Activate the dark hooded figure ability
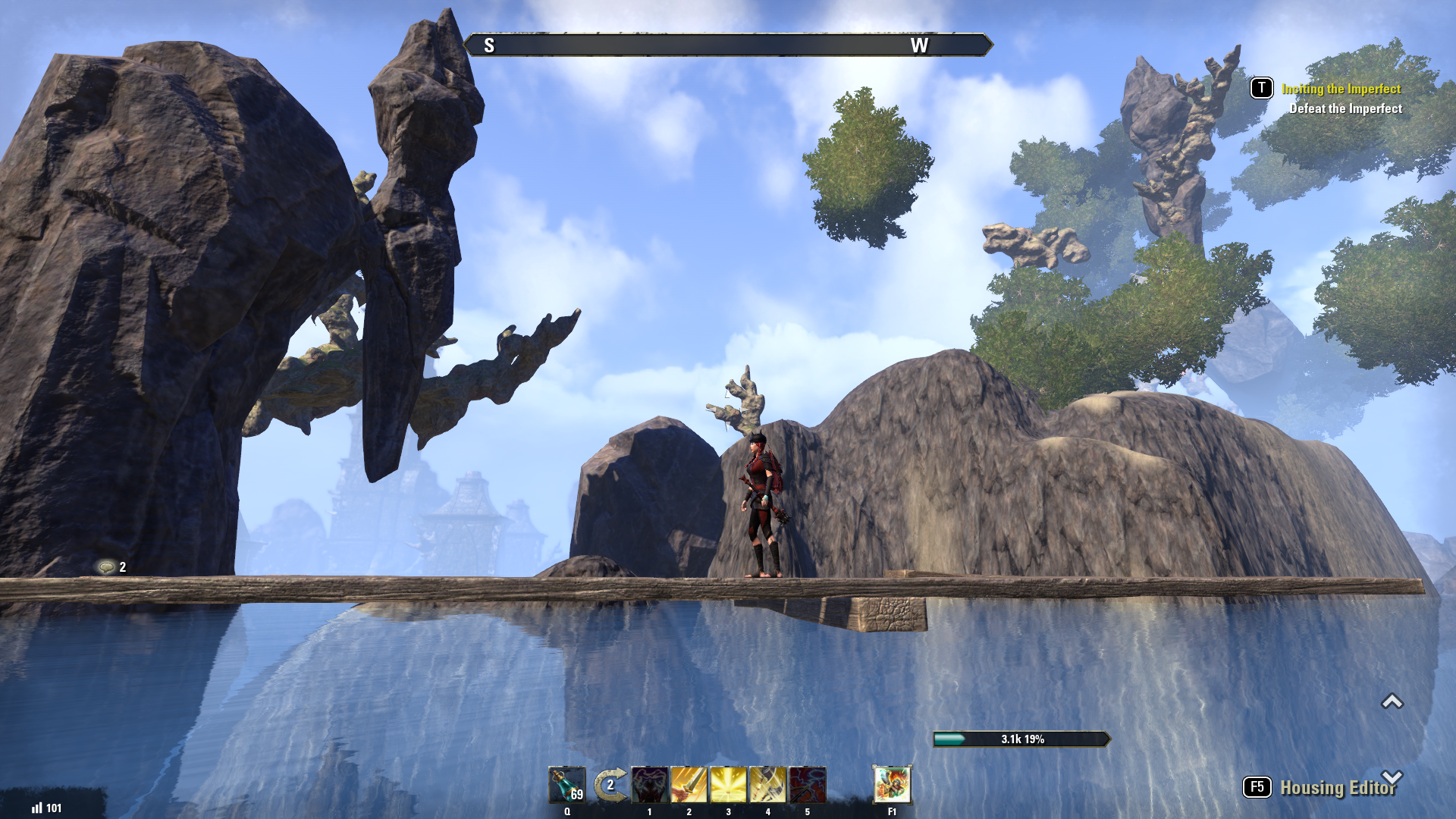Image resolution: width=1456 pixels, height=819 pixels. click(x=650, y=785)
